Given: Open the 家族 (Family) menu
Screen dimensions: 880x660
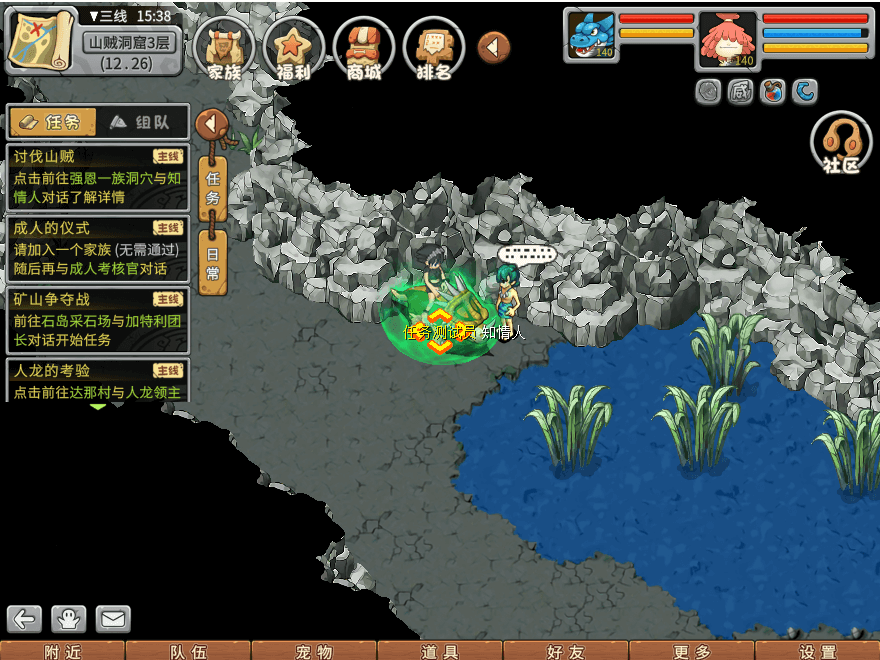Looking at the screenshot, I should pyautogui.click(x=224, y=47).
